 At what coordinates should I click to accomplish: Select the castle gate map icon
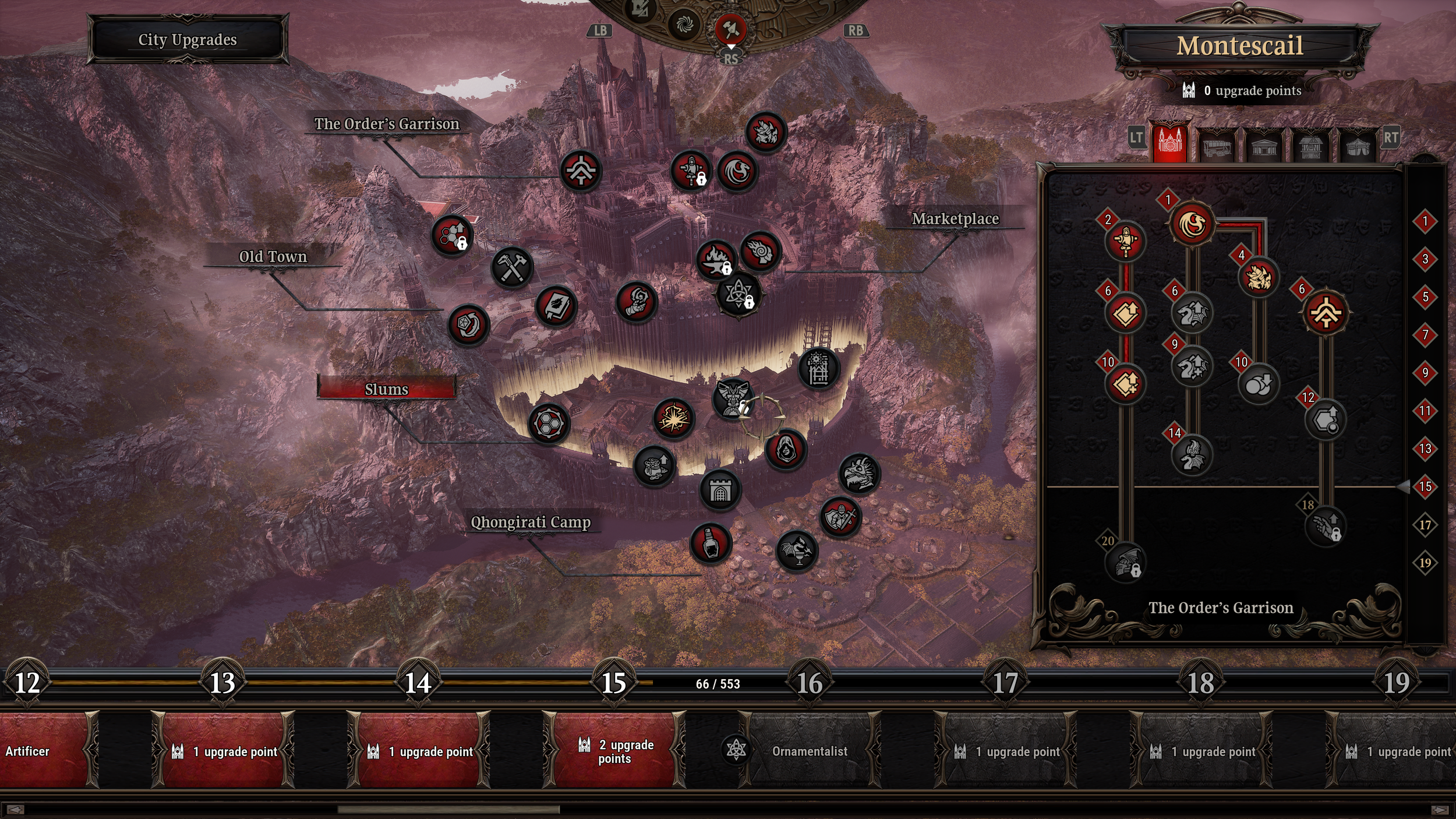(720, 491)
